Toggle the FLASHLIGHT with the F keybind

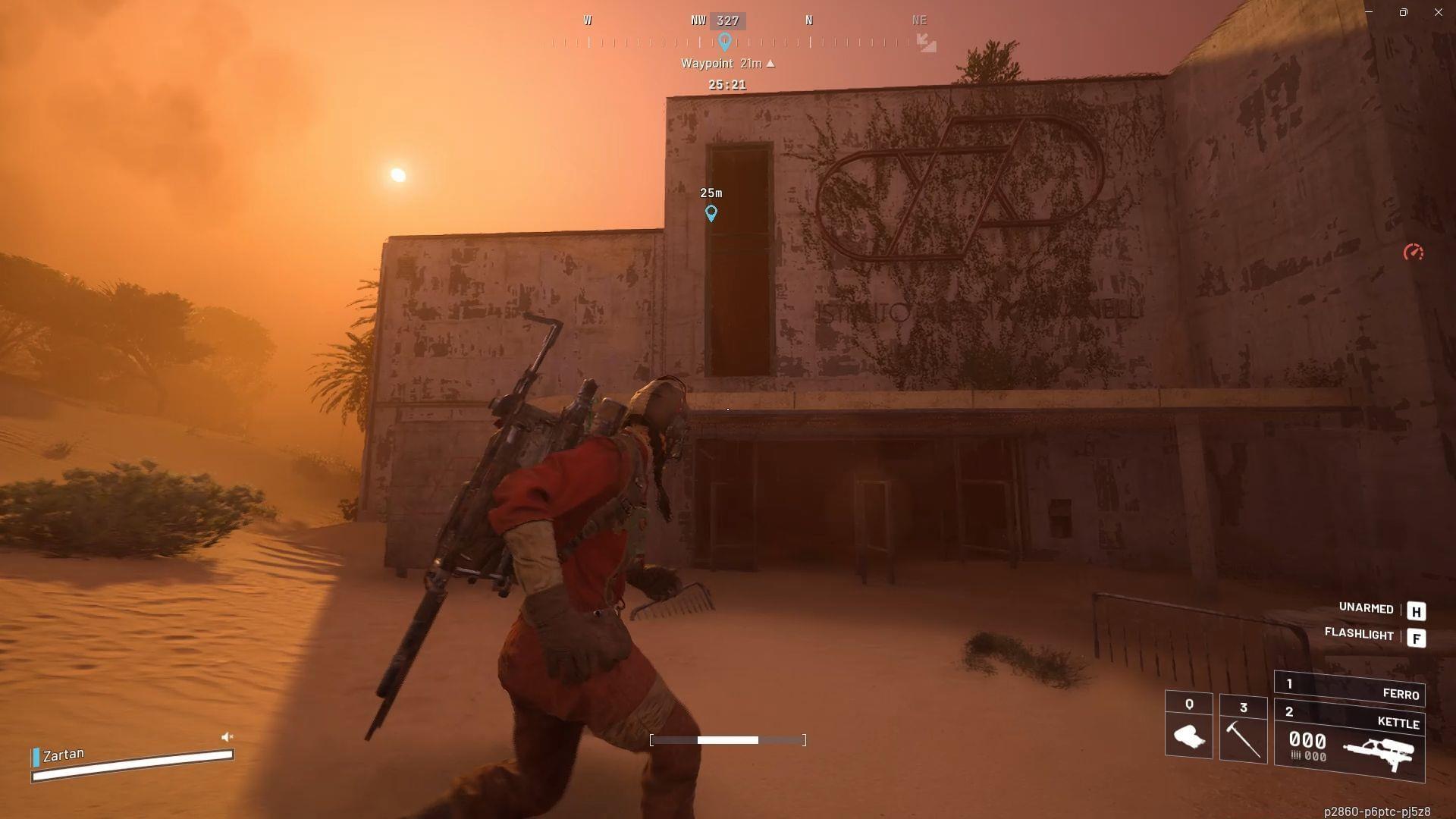[1416, 635]
